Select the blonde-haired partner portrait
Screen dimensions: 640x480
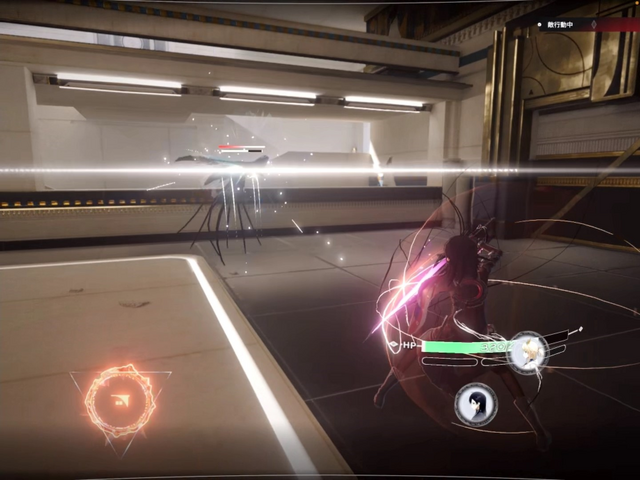tap(526, 353)
